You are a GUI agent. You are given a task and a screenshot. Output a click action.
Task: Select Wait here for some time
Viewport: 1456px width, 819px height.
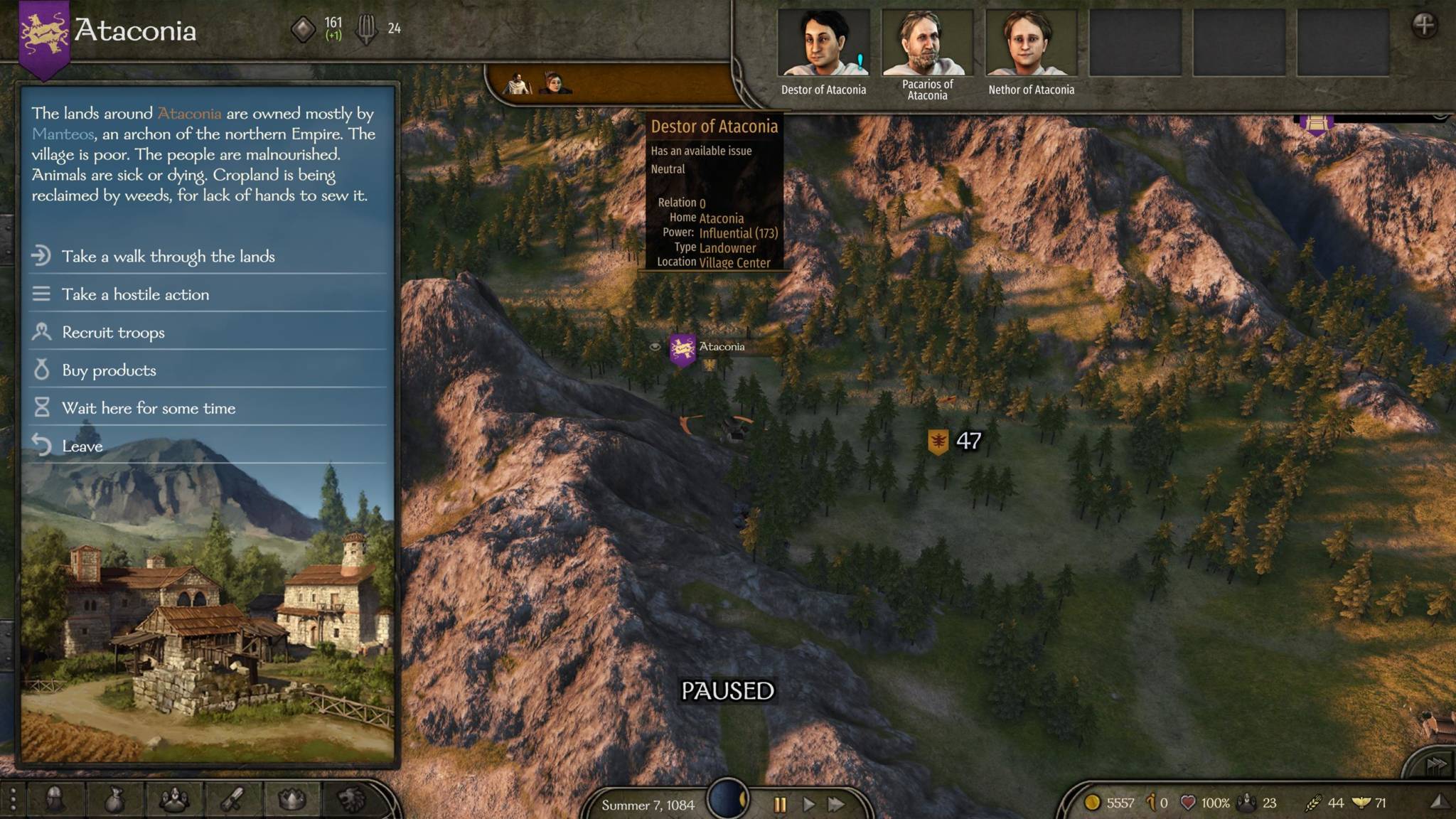[x=148, y=408]
